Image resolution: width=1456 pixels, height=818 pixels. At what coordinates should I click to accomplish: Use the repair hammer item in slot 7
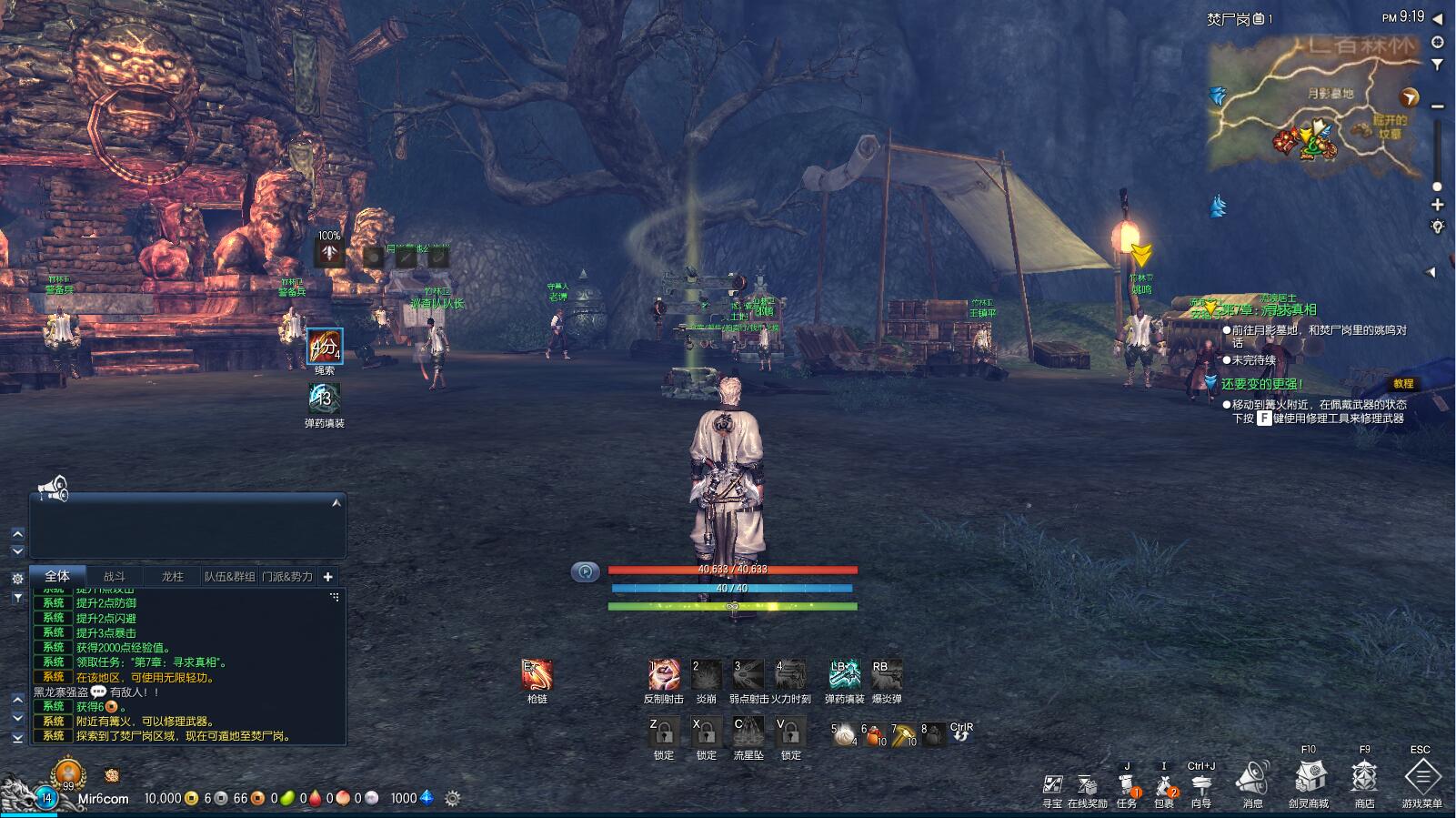tap(903, 734)
